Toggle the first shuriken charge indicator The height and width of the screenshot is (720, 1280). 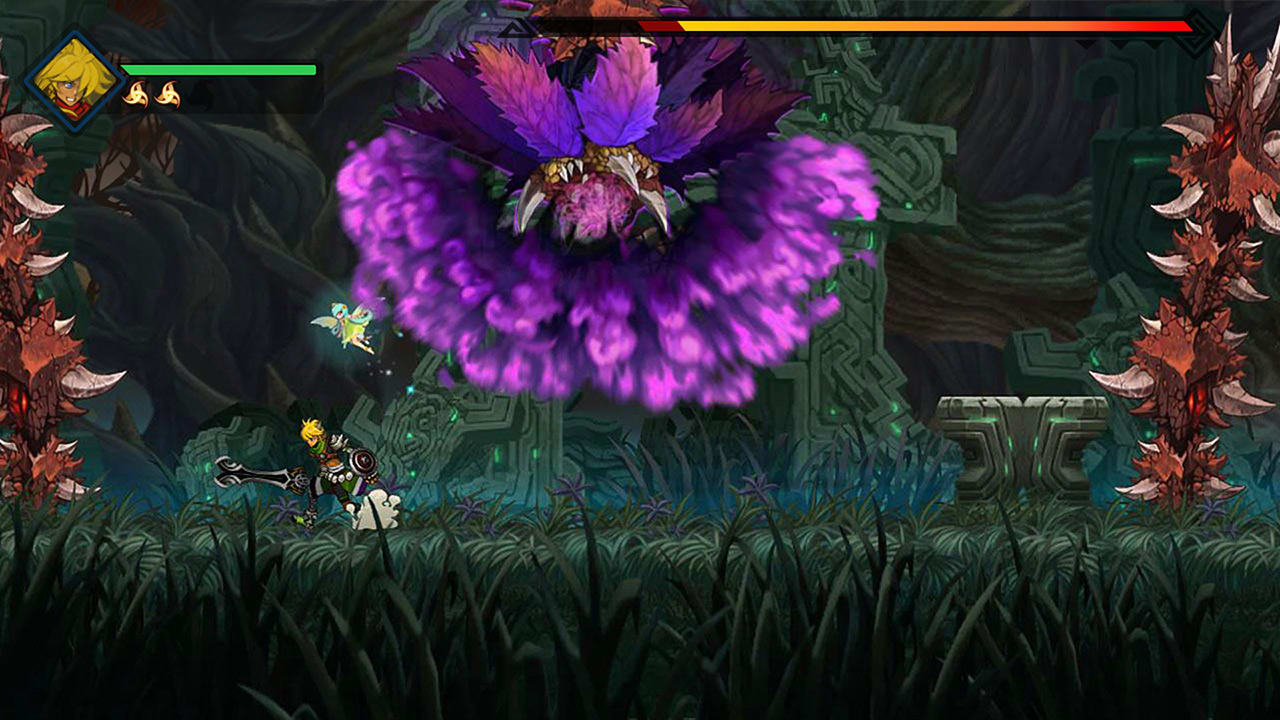137,92
